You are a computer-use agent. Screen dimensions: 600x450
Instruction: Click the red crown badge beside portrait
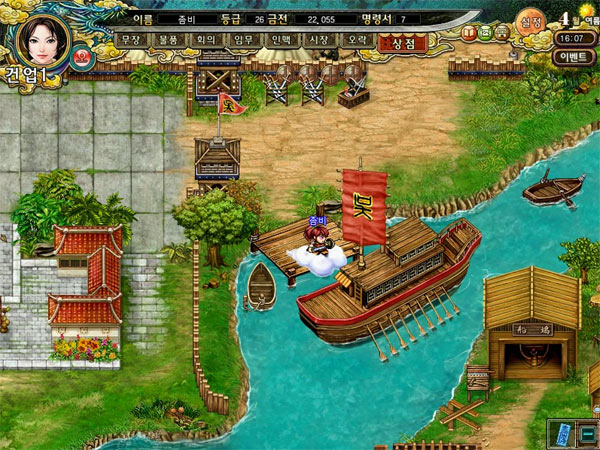tap(83, 57)
